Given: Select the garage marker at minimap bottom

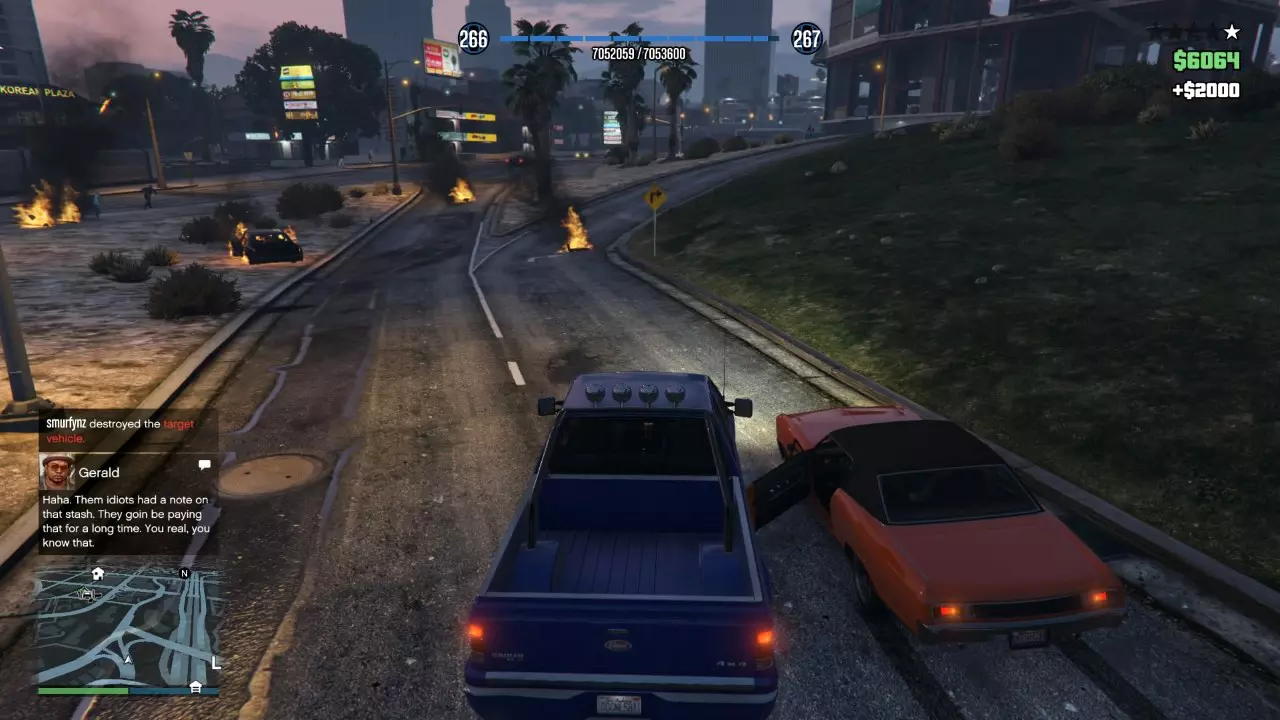Looking at the screenshot, I should [196, 686].
